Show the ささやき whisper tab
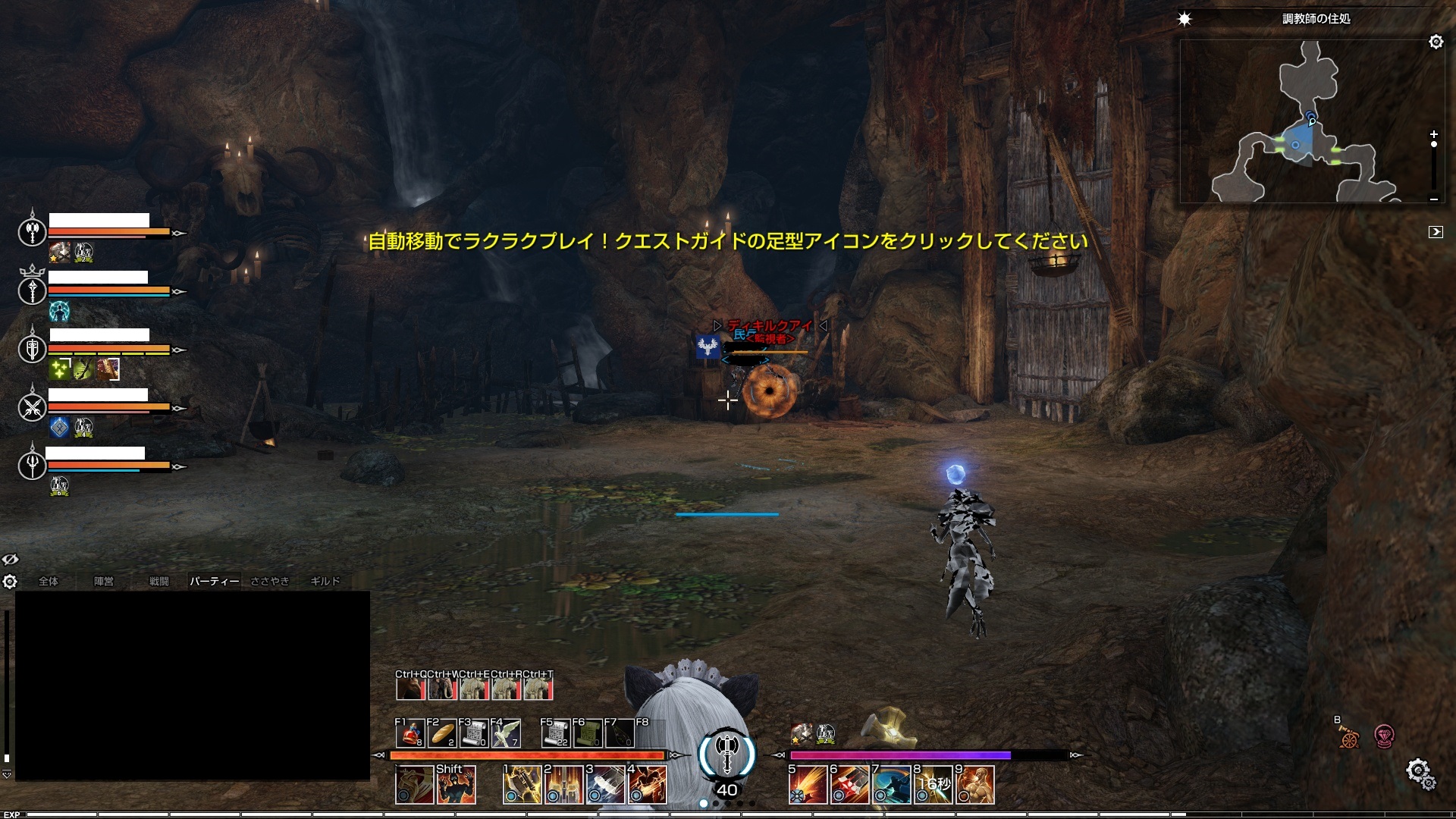 pyautogui.click(x=270, y=581)
